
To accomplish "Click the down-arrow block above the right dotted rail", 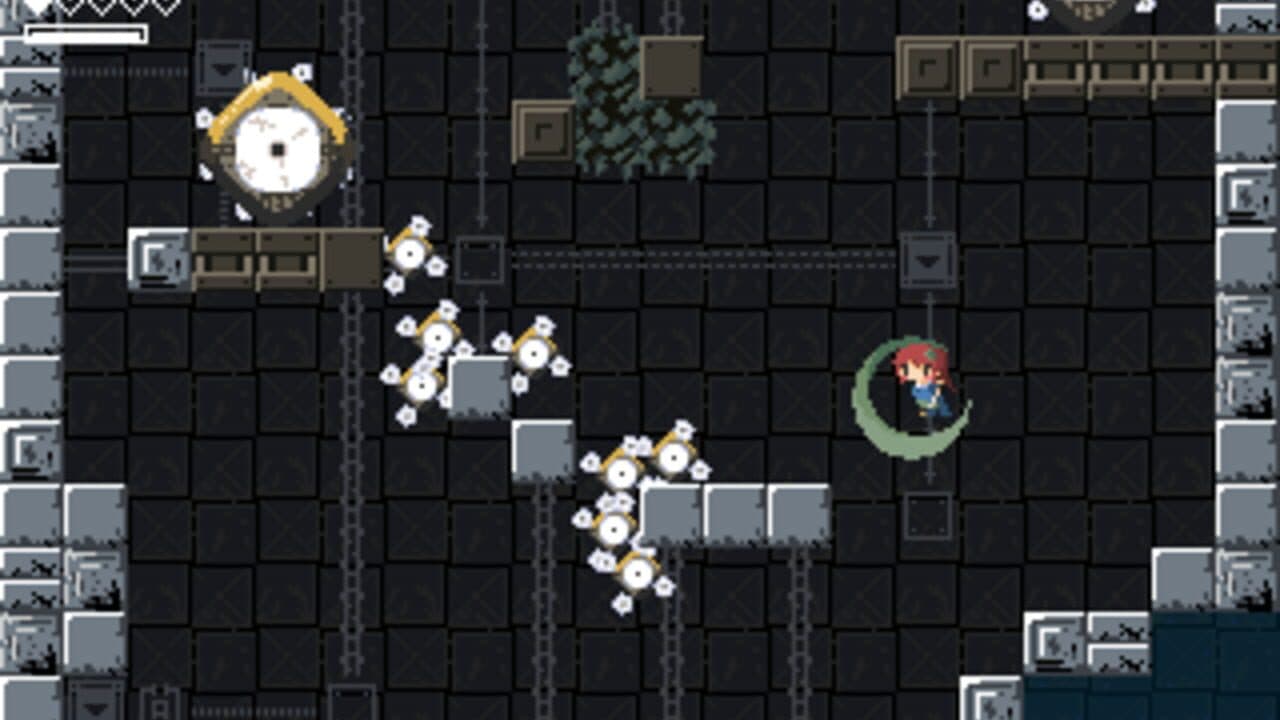I will tap(928, 258).
